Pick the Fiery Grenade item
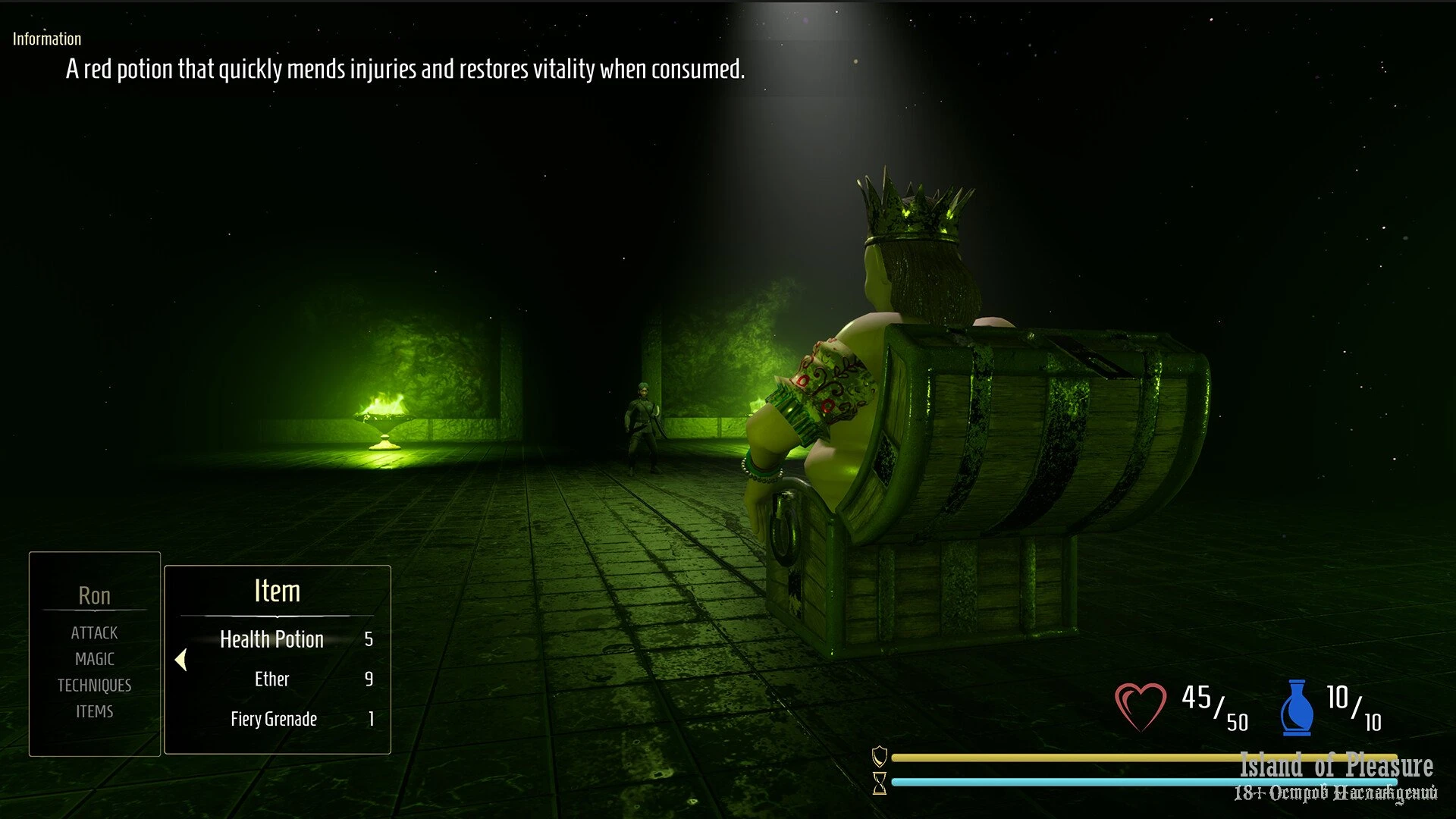Image resolution: width=1456 pixels, height=819 pixels. (x=274, y=719)
